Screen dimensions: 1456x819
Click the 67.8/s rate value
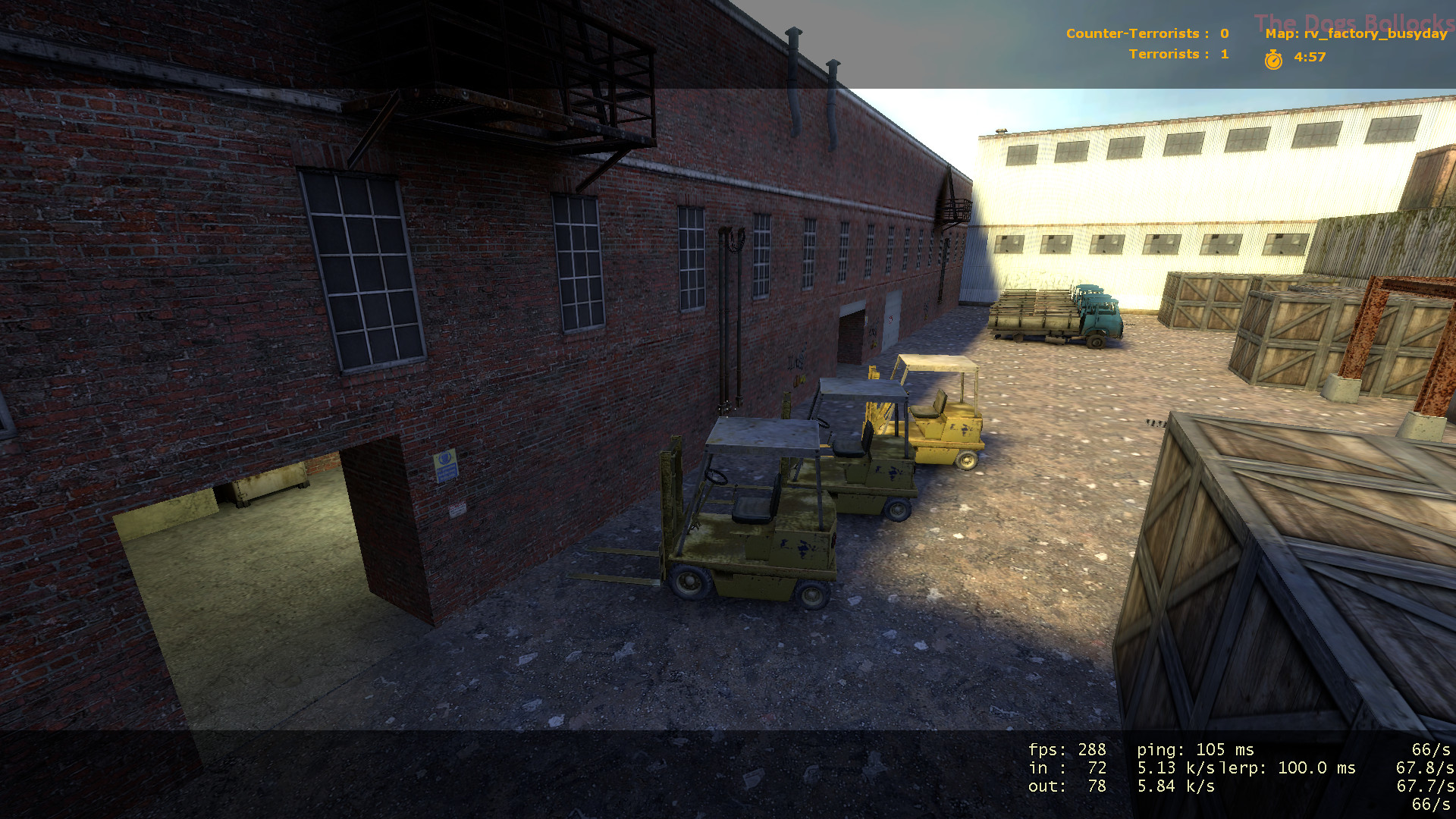[x=1425, y=767]
